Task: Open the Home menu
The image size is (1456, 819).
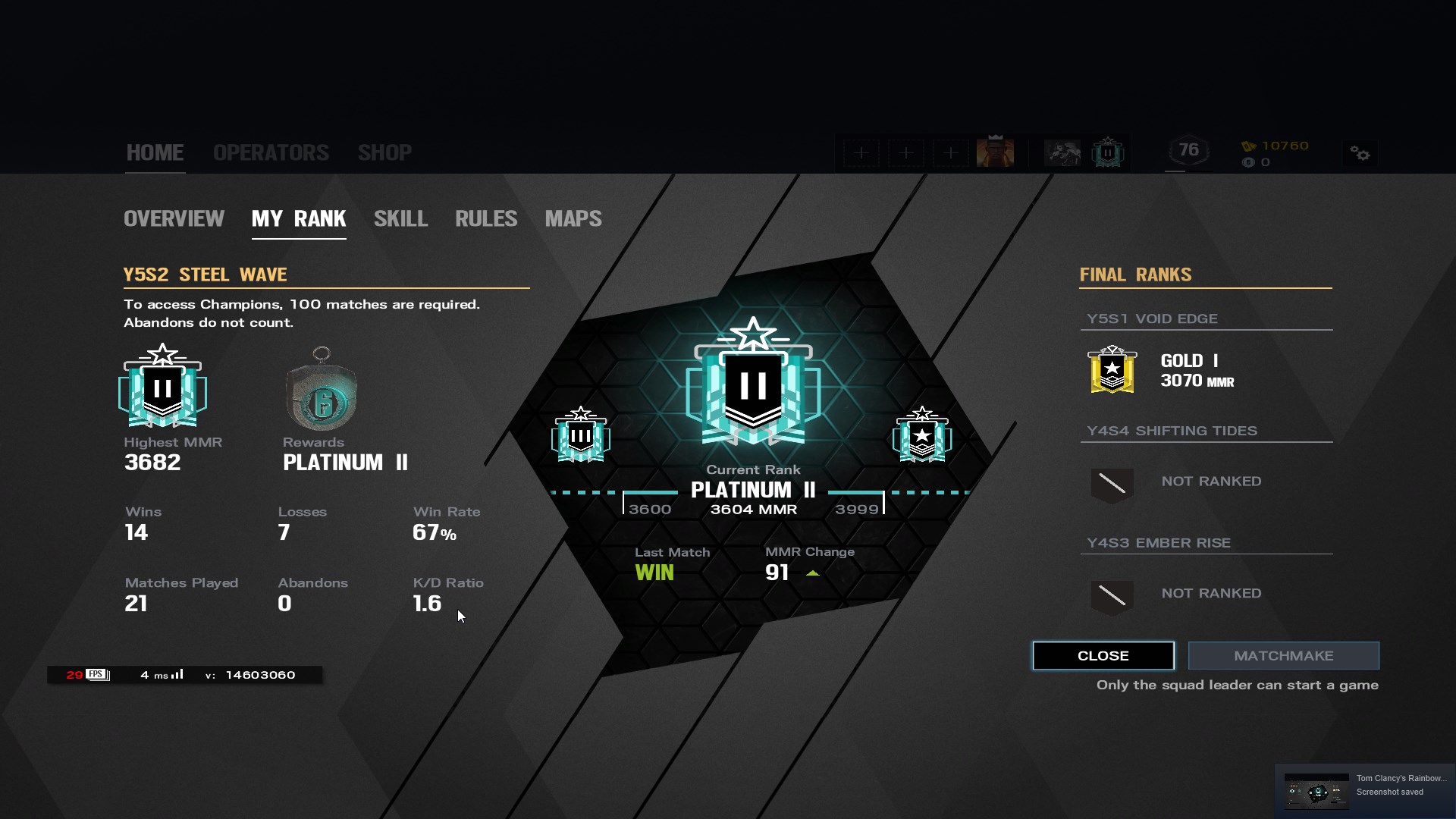Action: pyautogui.click(x=155, y=152)
